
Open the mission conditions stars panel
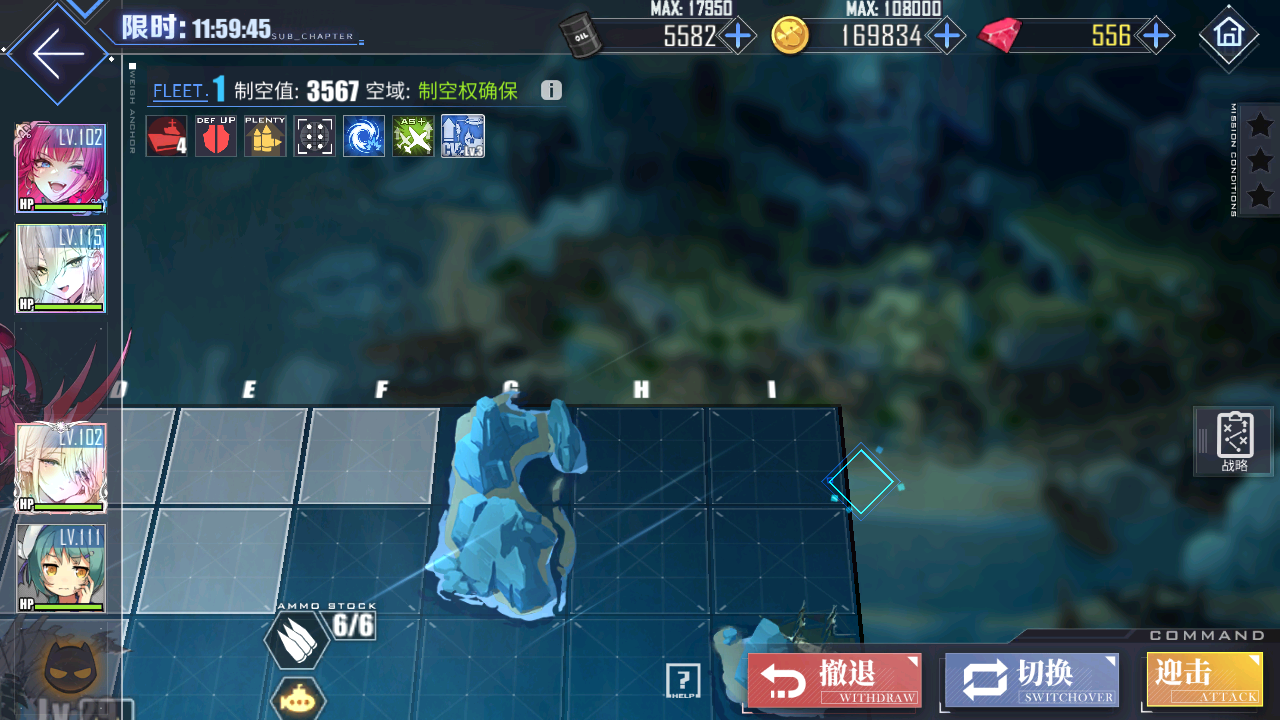point(1259,160)
